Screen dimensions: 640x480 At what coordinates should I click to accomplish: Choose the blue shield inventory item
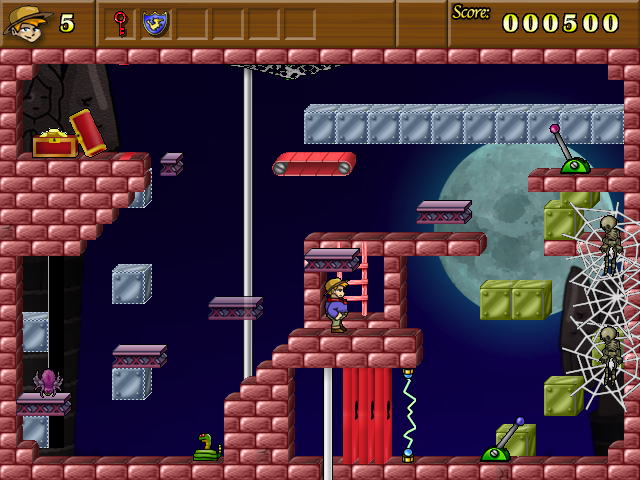(x=155, y=22)
